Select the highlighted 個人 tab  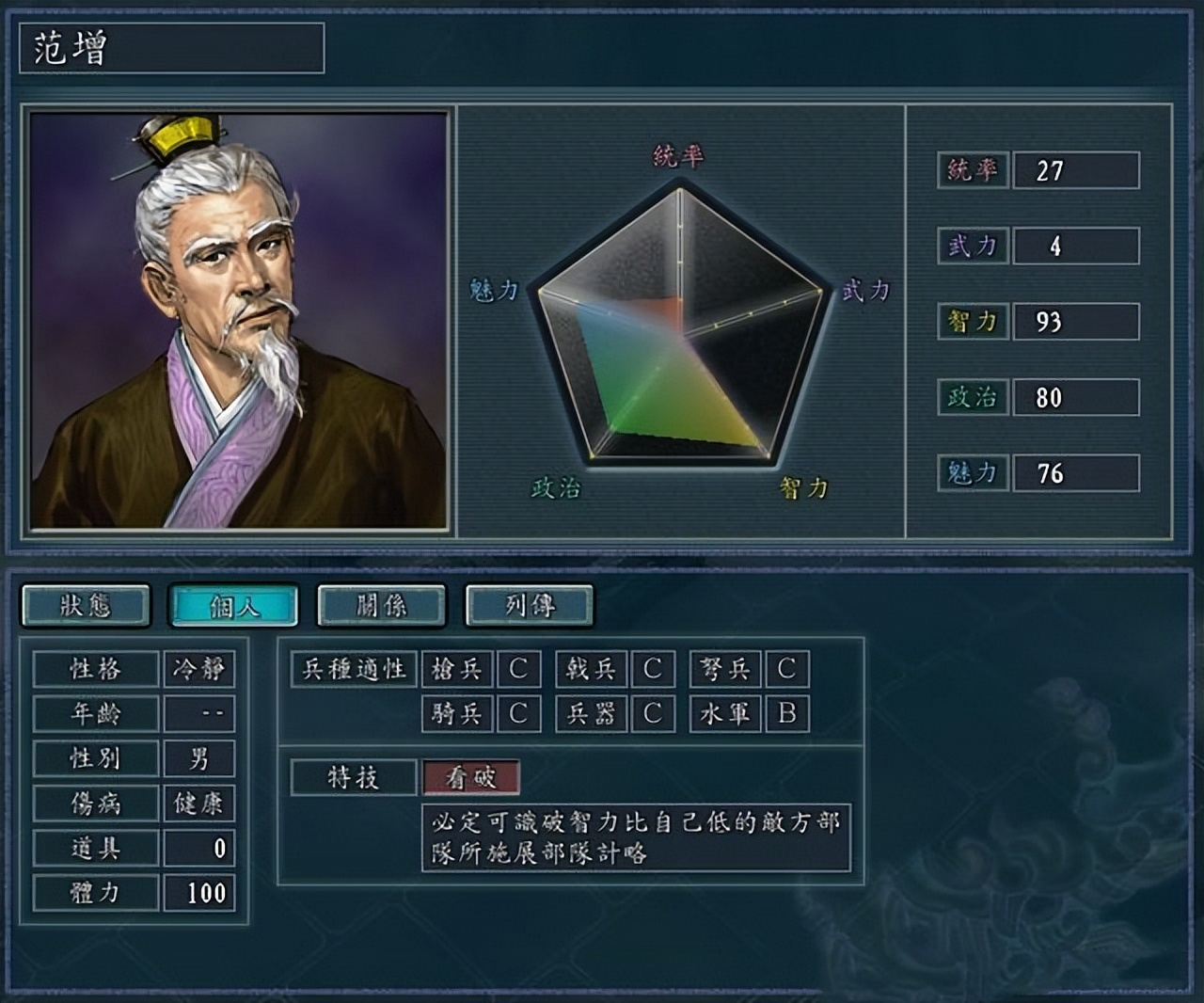tap(234, 606)
